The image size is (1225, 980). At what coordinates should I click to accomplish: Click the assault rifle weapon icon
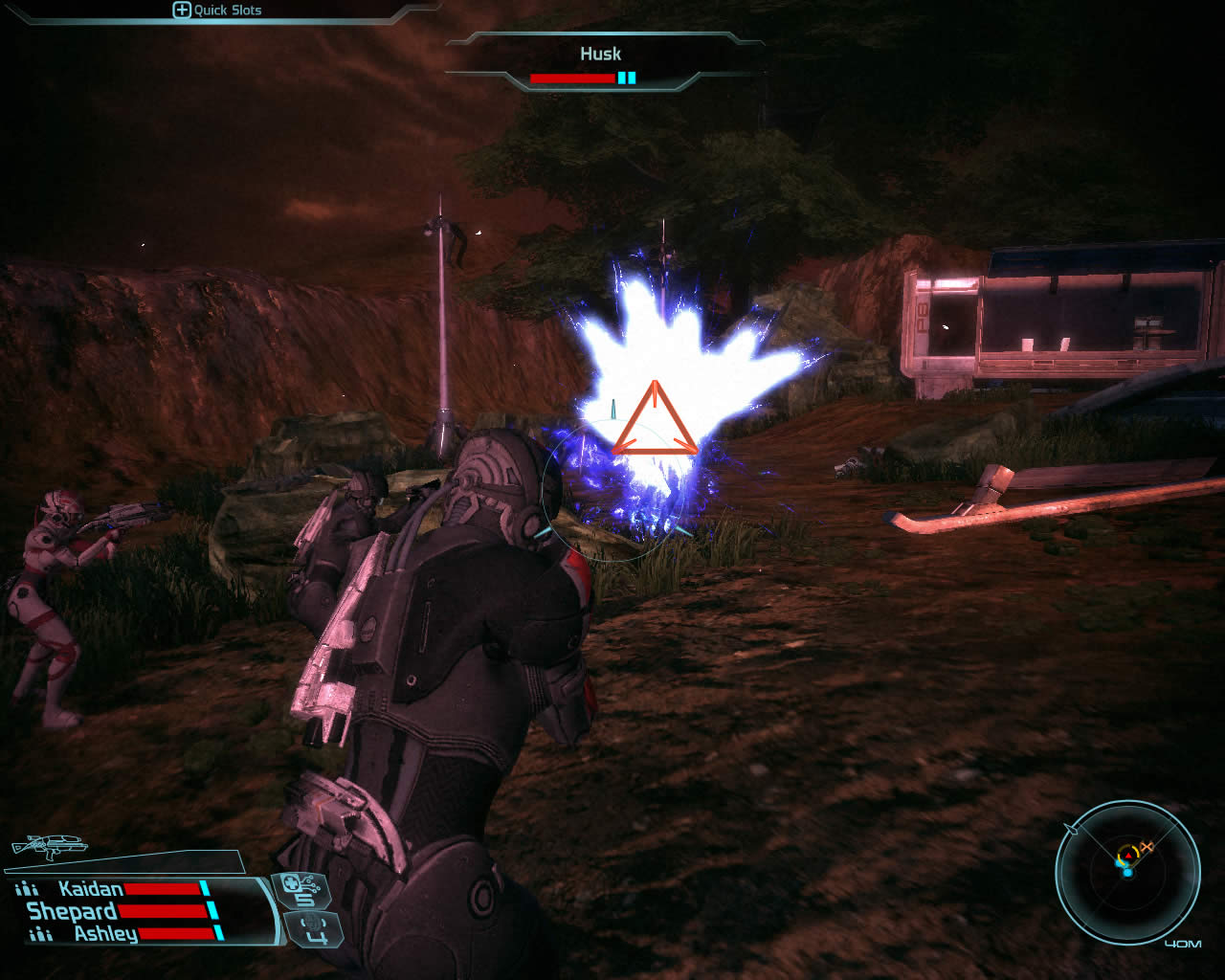pos(49,847)
